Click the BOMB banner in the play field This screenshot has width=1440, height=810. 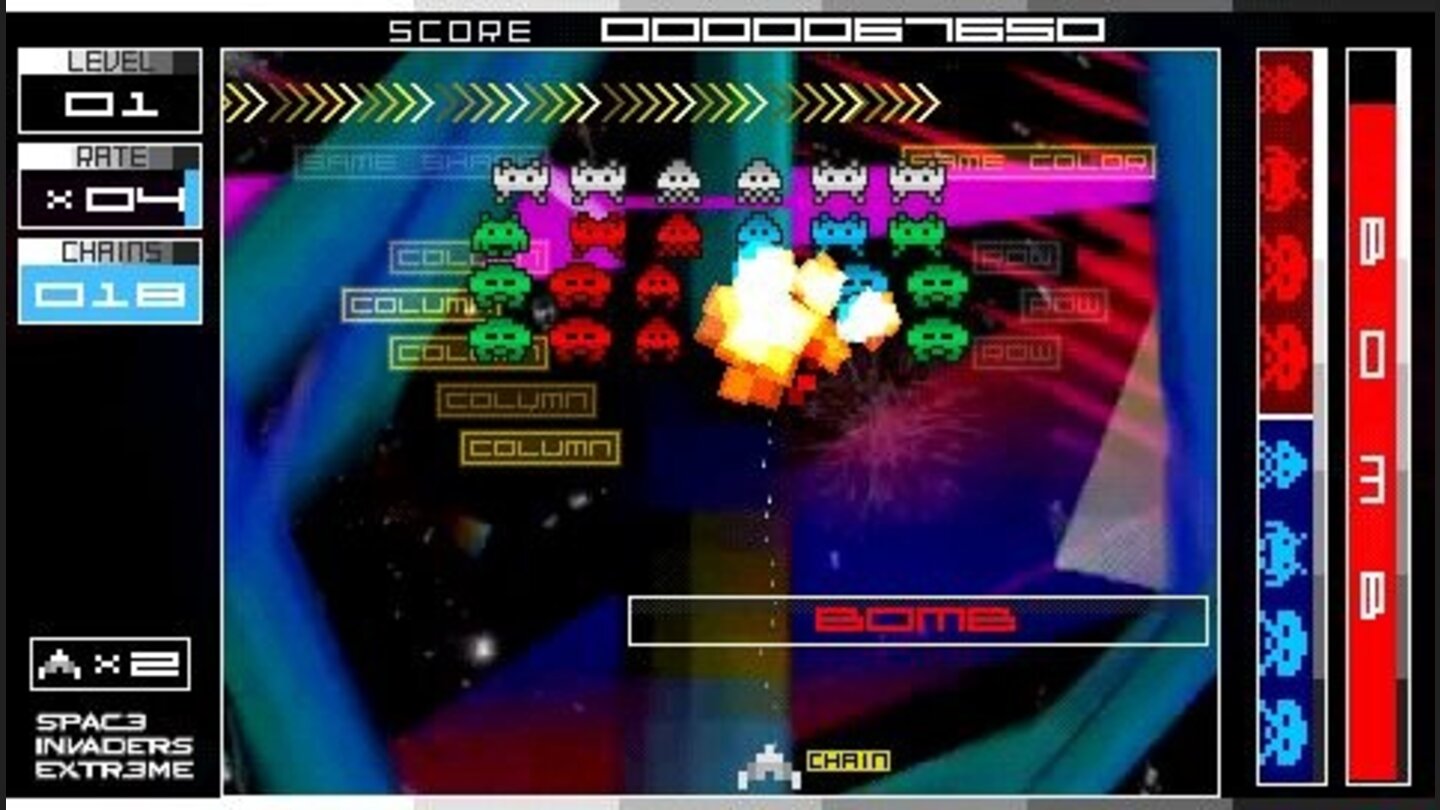pyautogui.click(x=915, y=617)
